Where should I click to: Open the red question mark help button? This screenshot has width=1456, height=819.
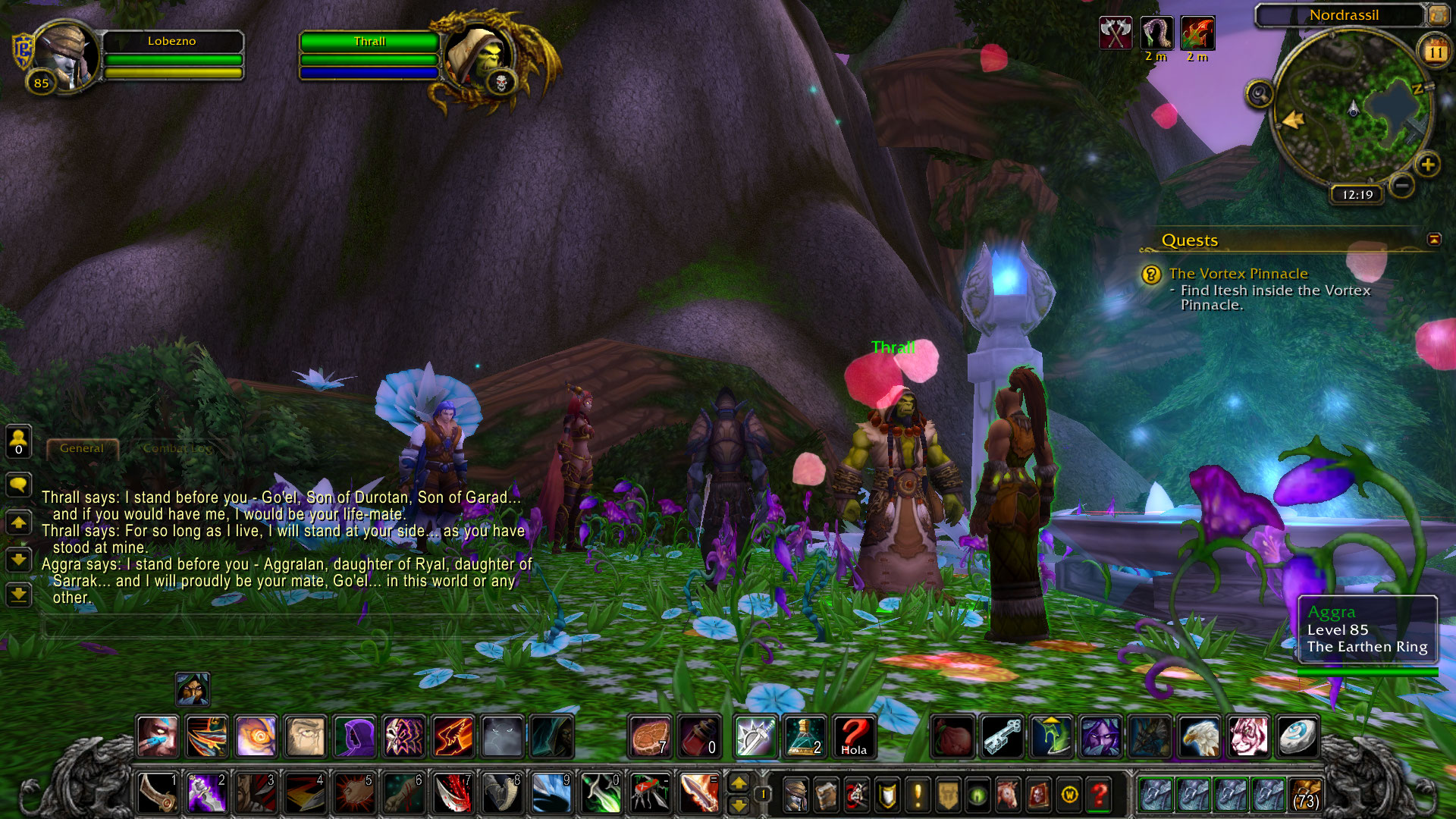1099,795
